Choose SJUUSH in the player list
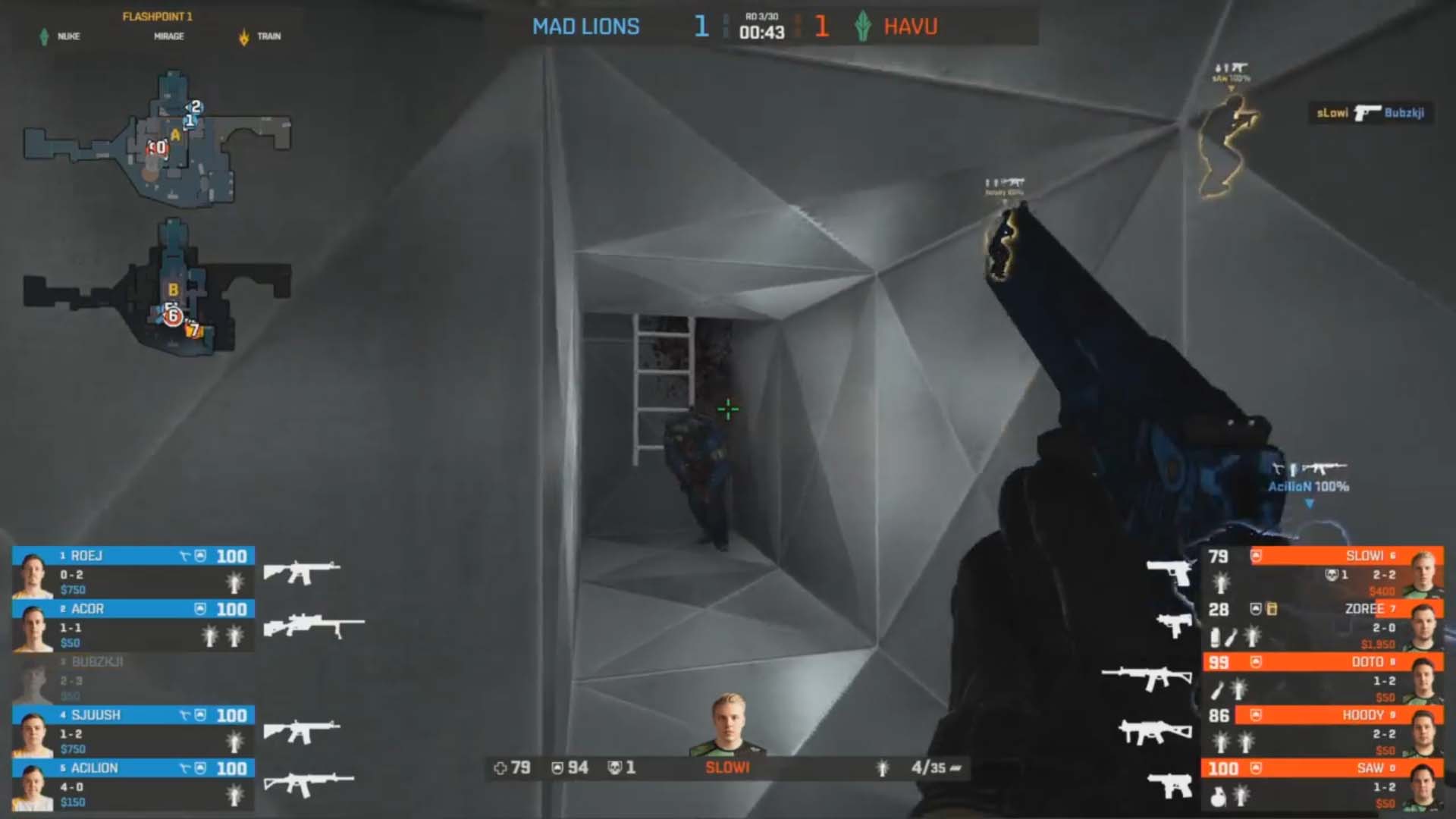This screenshot has width=1456, height=819. [133, 732]
